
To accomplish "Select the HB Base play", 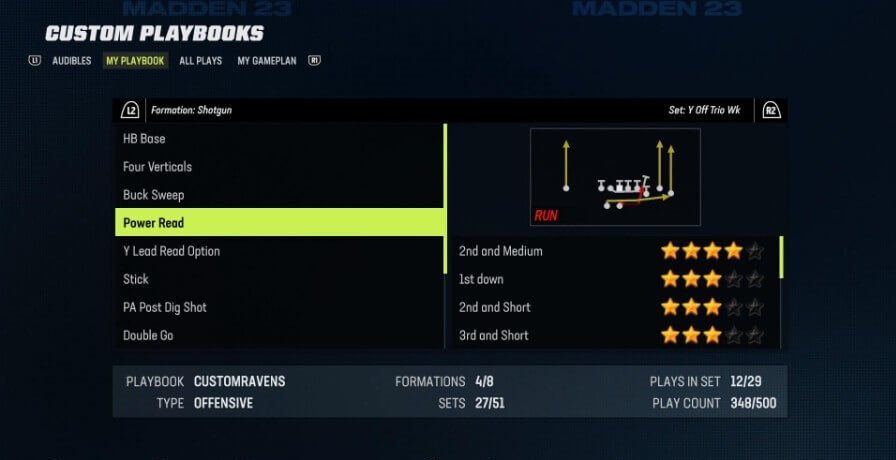I will (279, 139).
